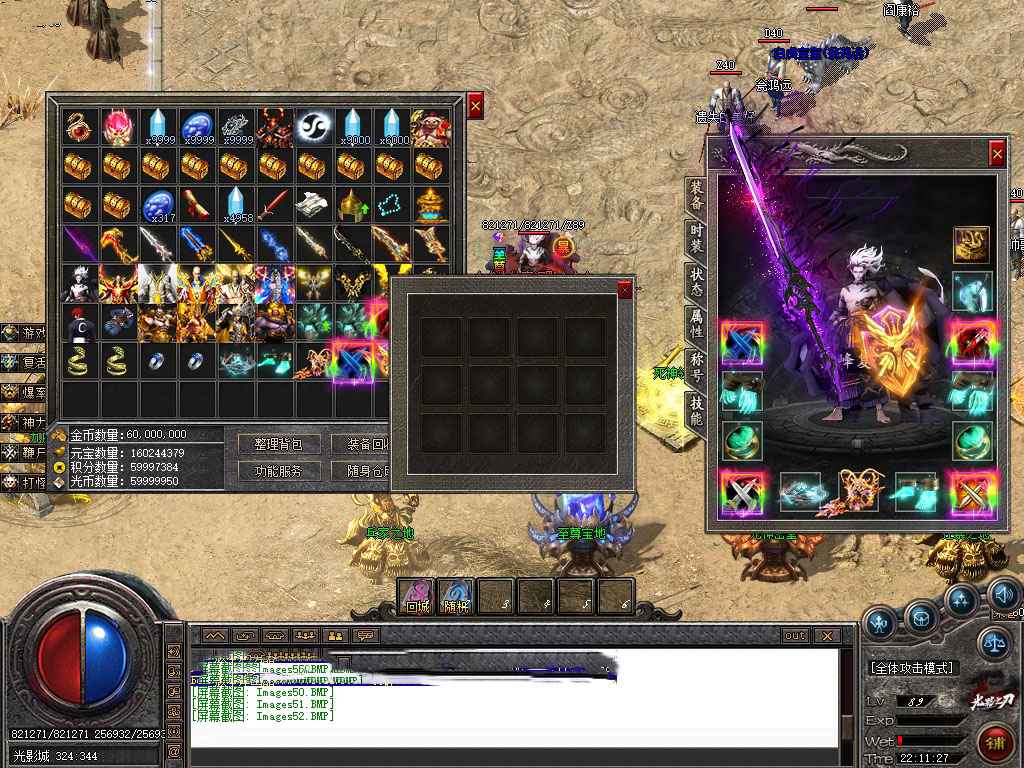Open the 技能 skills tab

(696, 411)
